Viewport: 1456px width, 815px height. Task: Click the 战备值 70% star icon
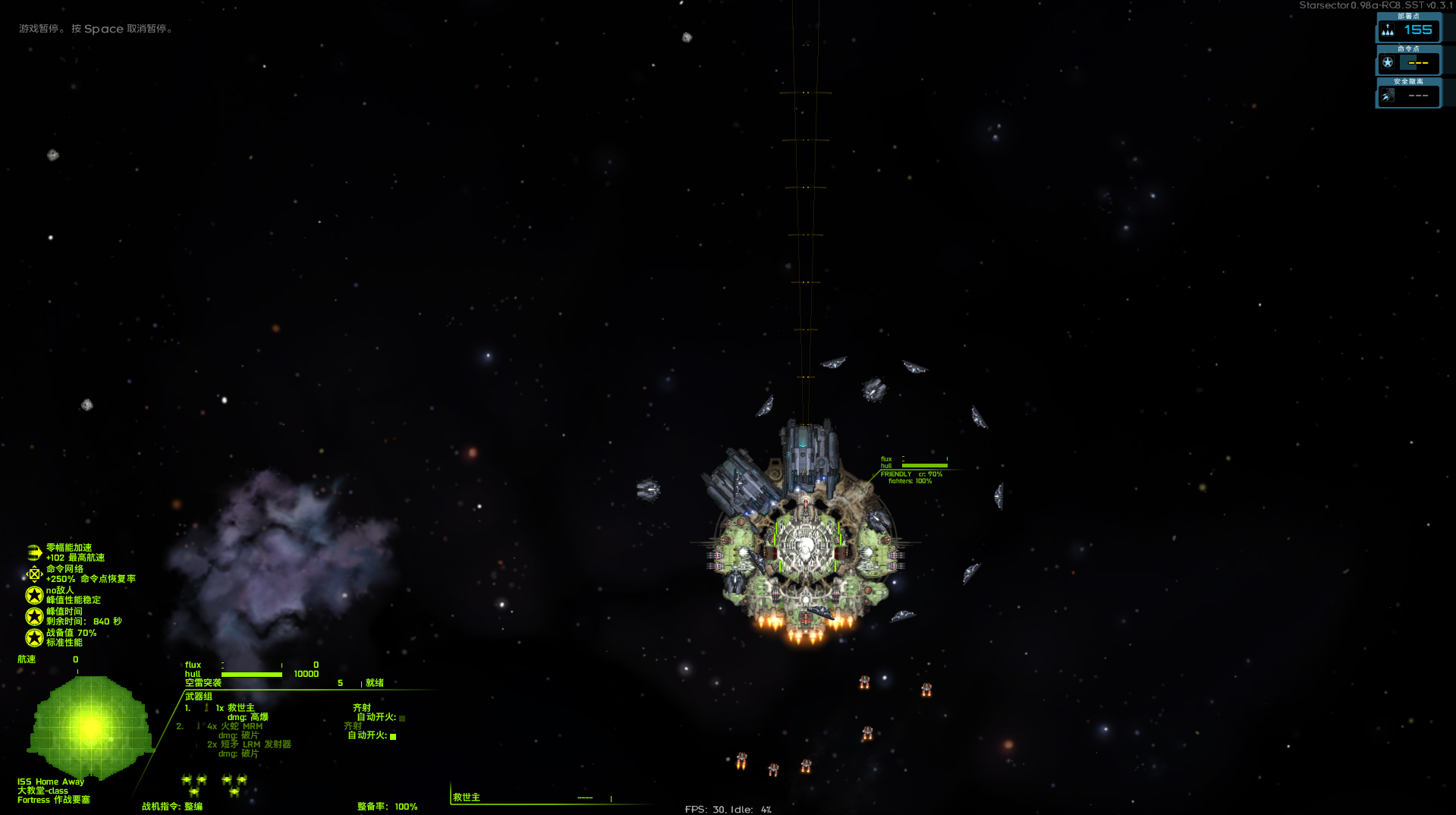point(34,637)
